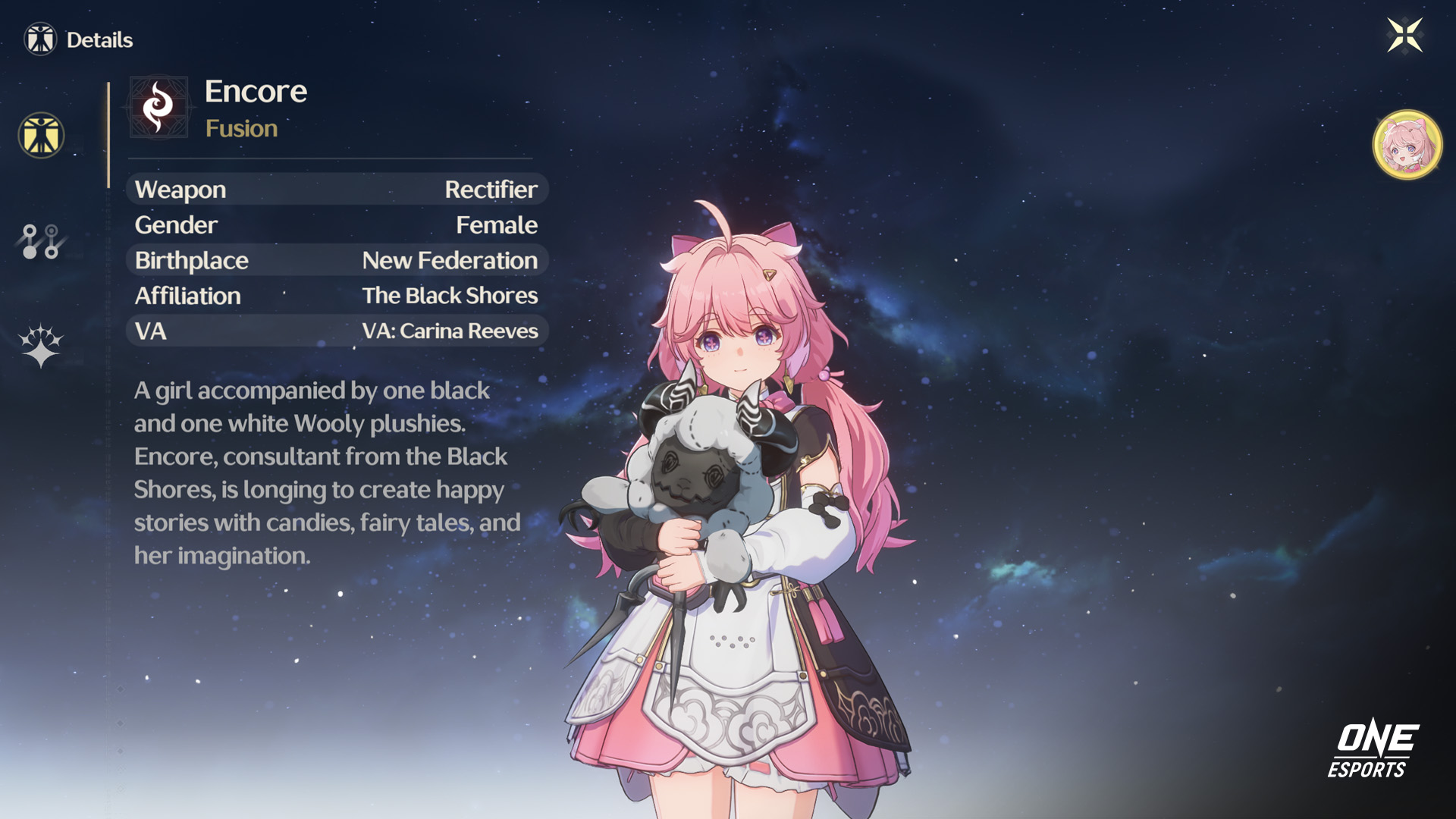1456x819 pixels.
Task: Click the Fusion element emblem
Action: [x=158, y=107]
